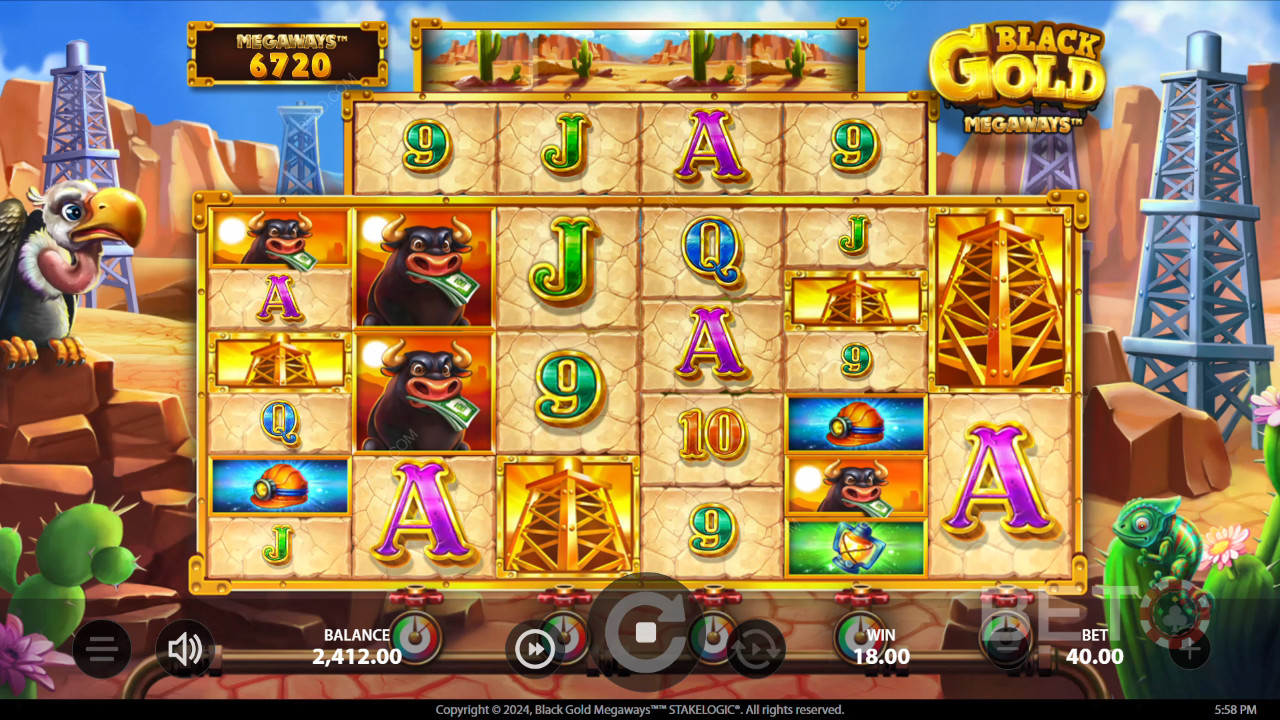Increase the bet with the plus button

coord(1189,649)
